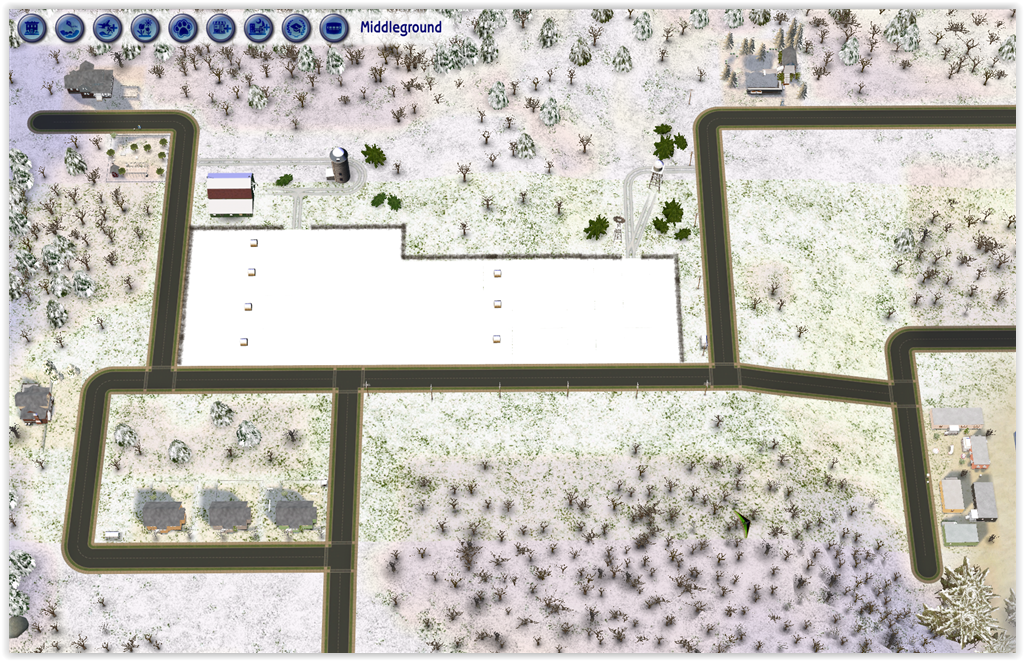Select the kite and water icon
Image resolution: width=1024 pixels, height=661 pixels.
(x=70, y=28)
